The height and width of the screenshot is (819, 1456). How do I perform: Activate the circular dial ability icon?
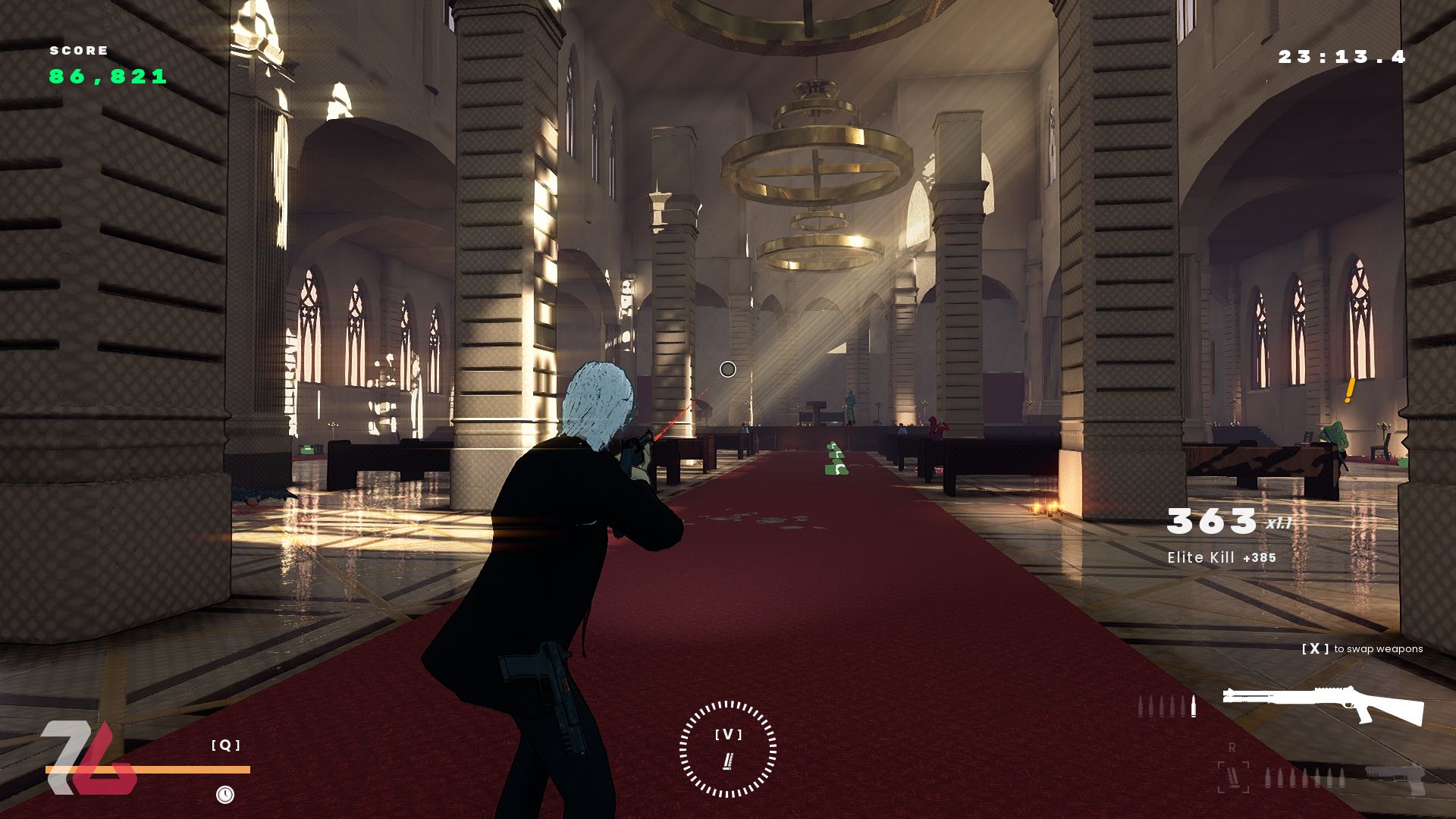[728, 749]
